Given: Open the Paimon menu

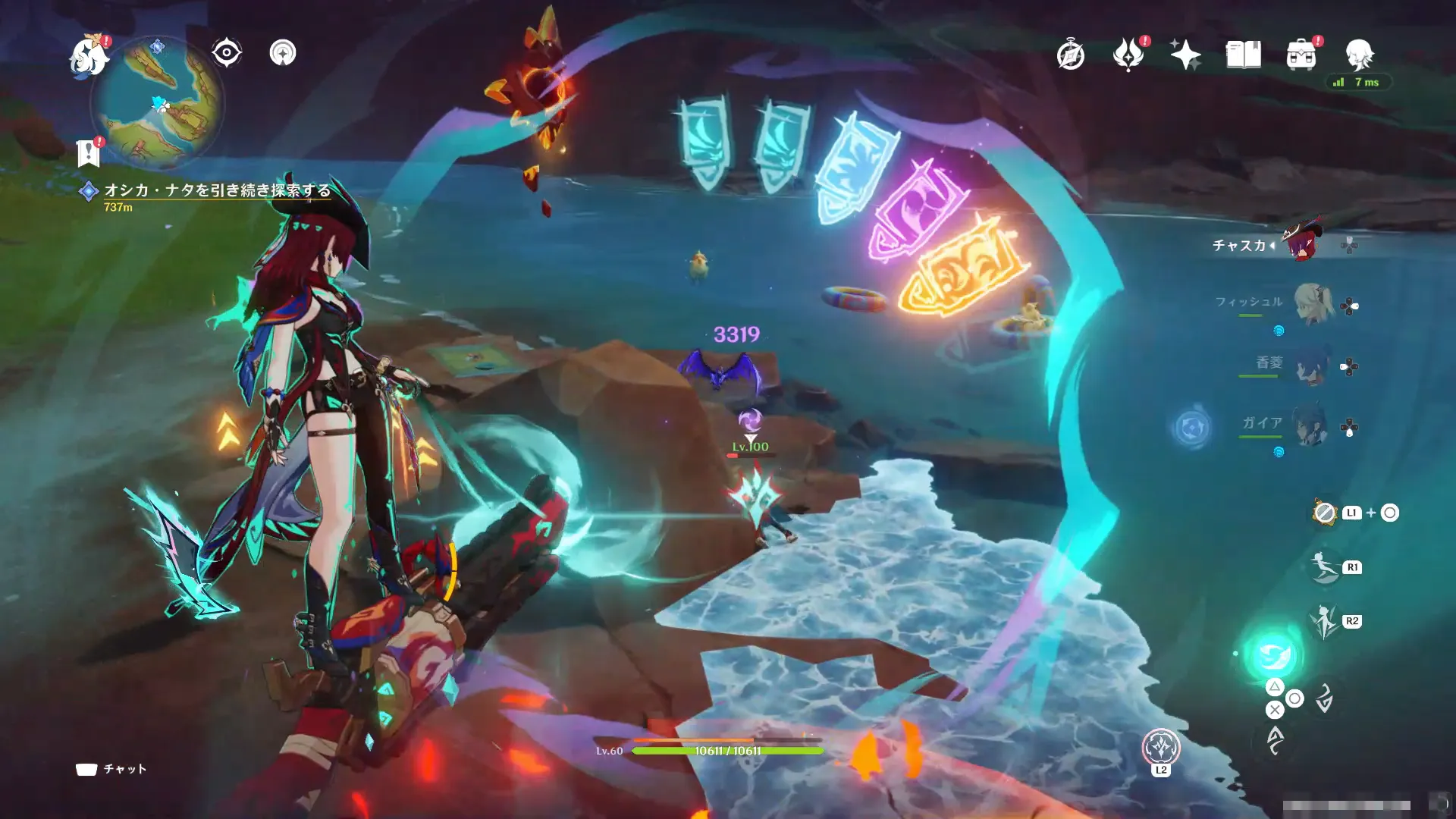Looking at the screenshot, I should point(89,55).
